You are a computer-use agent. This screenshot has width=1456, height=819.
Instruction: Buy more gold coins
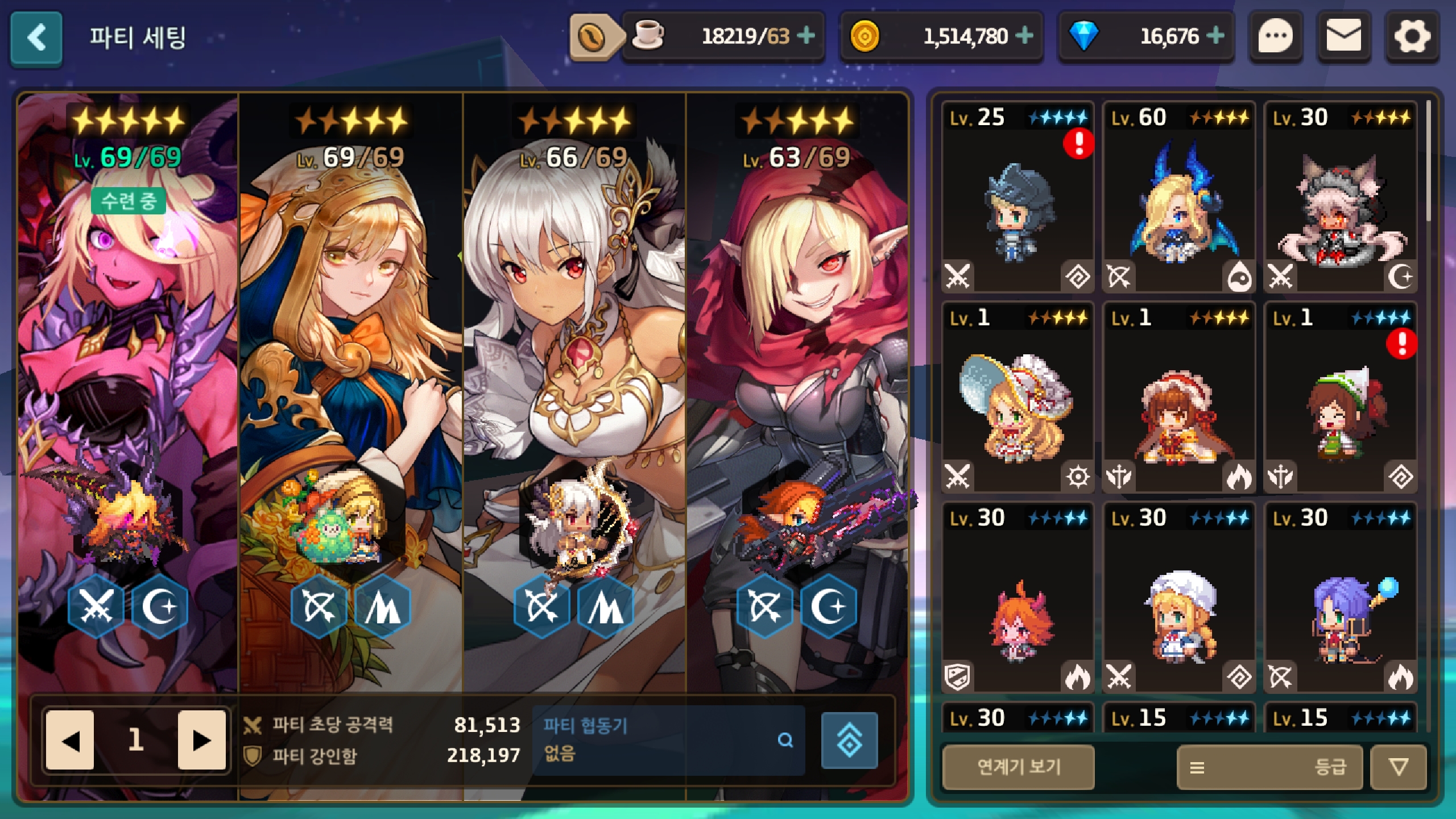pyautogui.click(x=1024, y=36)
